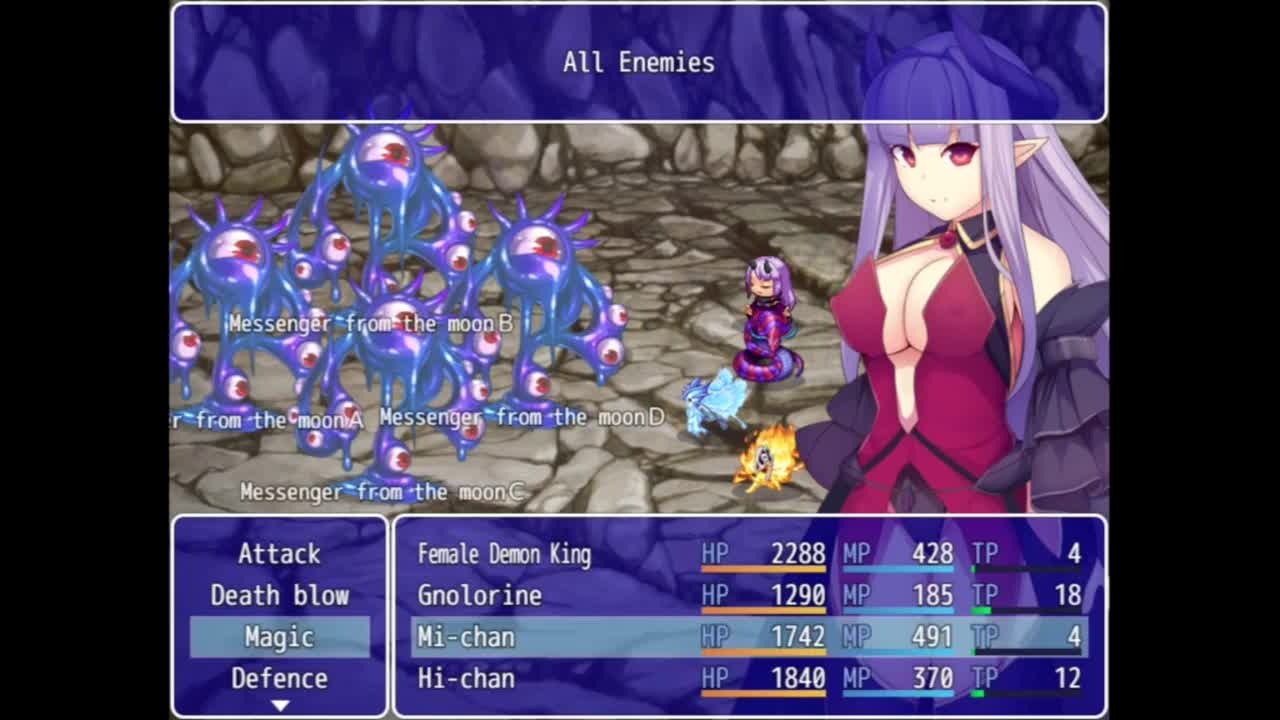Target Messenger from the moon D label
This screenshot has width=1280, height=720.
[522, 417]
